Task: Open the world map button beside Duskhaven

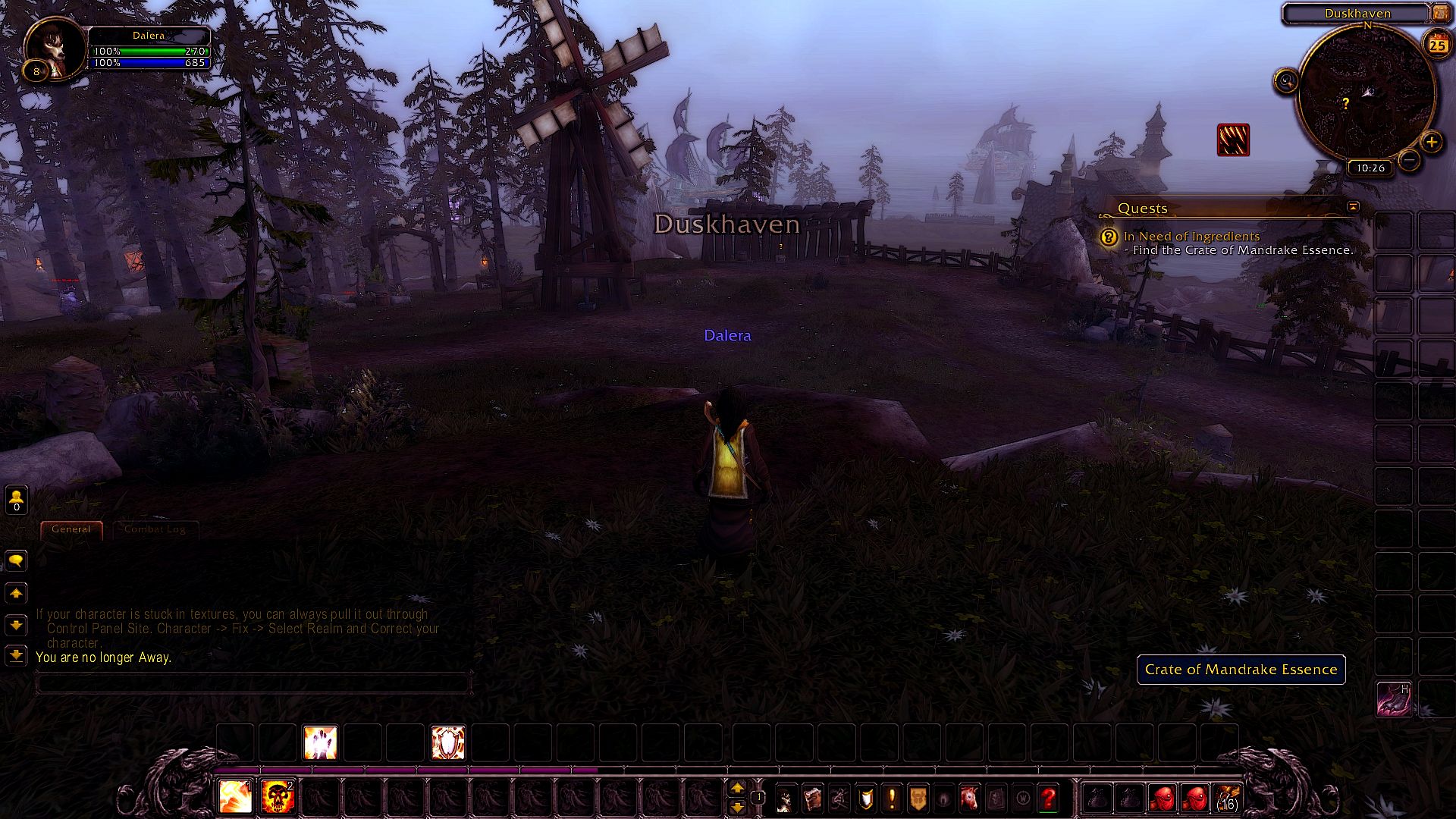Action: [x=1440, y=13]
